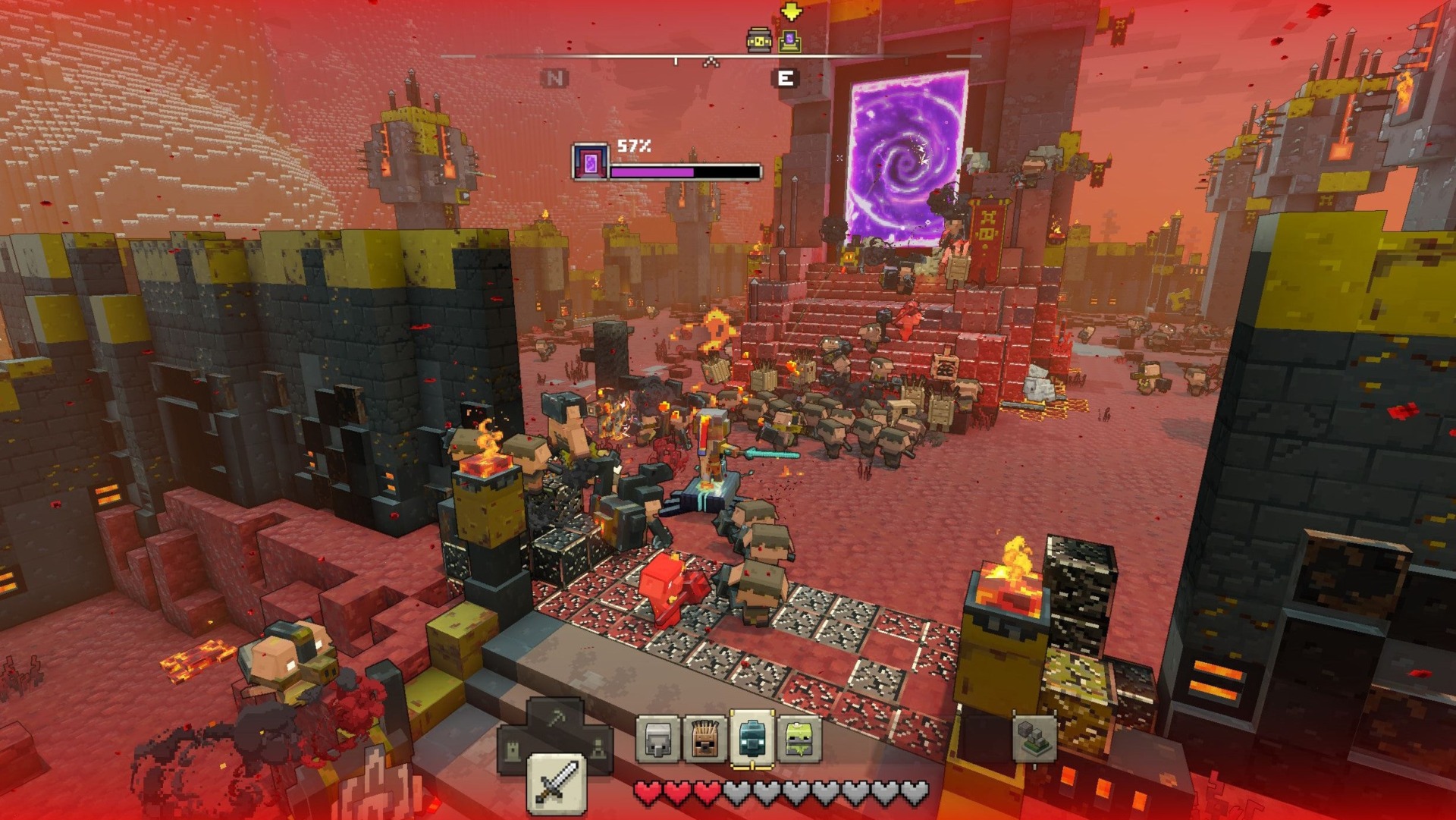
Task: Click the N compass direction marker
Action: (x=555, y=77)
